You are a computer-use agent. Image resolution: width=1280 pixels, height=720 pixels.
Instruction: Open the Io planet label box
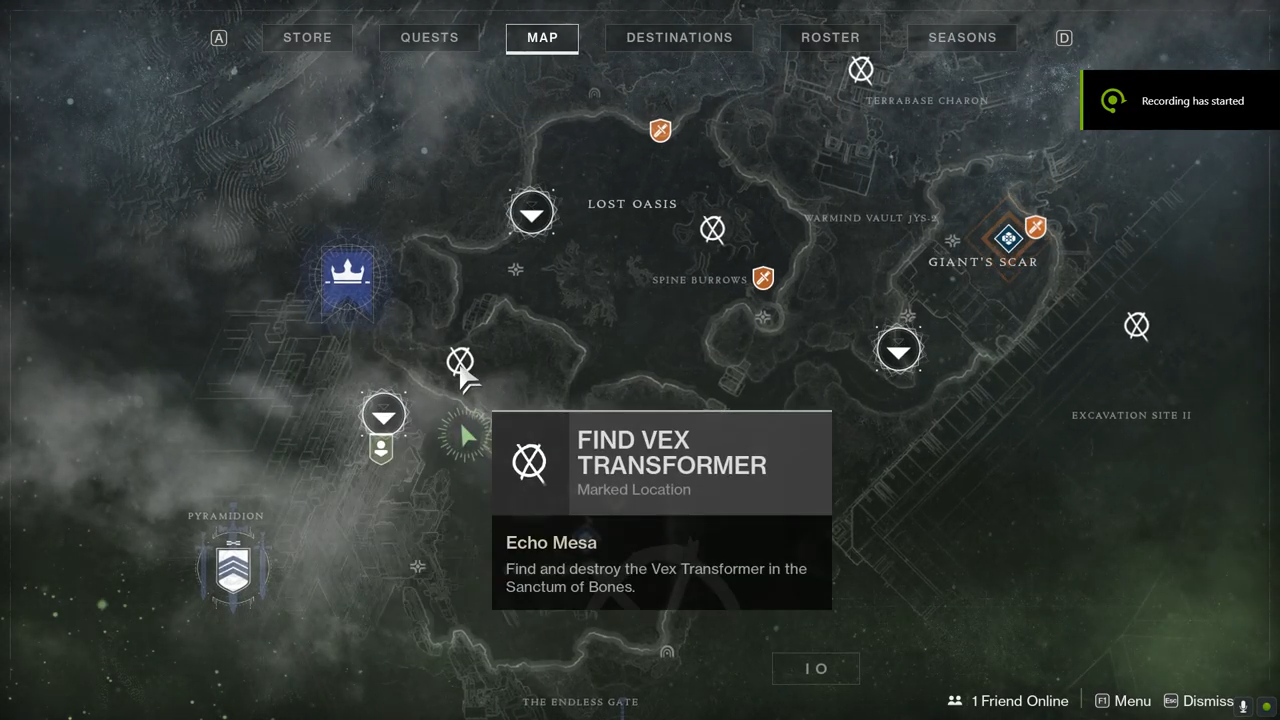[x=816, y=668]
